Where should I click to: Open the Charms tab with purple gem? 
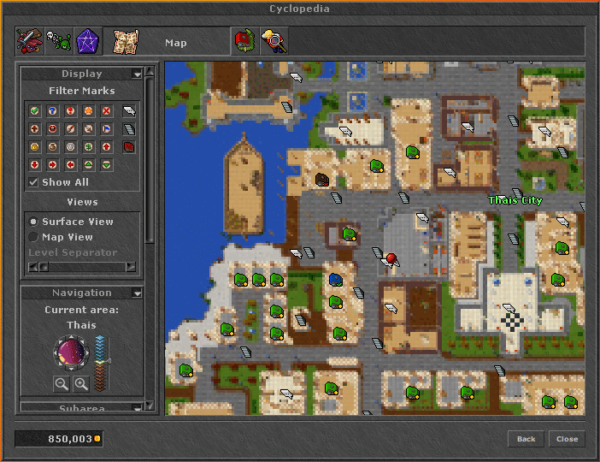(87, 41)
